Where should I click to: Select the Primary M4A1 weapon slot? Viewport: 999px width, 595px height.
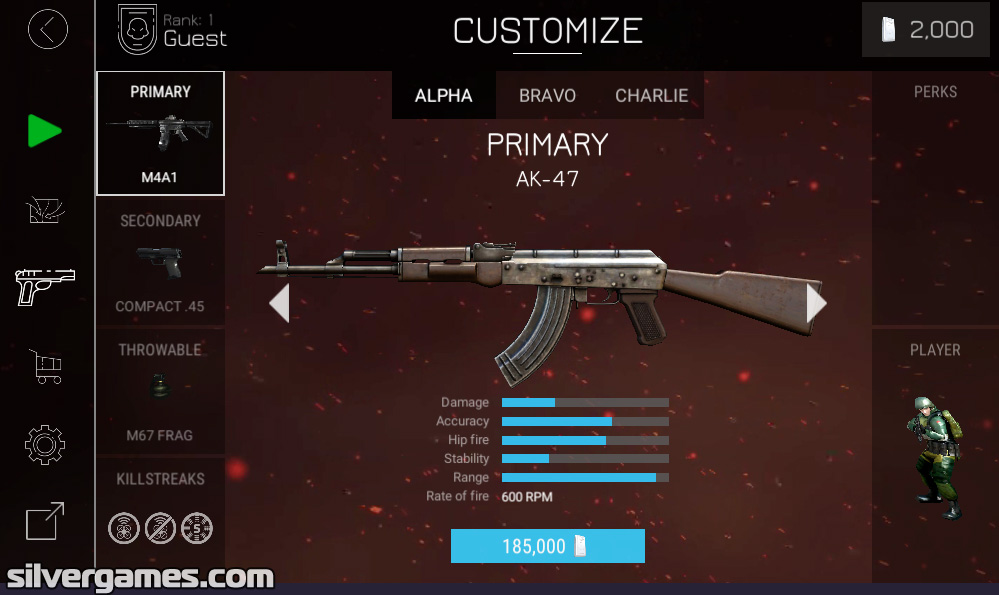click(160, 133)
